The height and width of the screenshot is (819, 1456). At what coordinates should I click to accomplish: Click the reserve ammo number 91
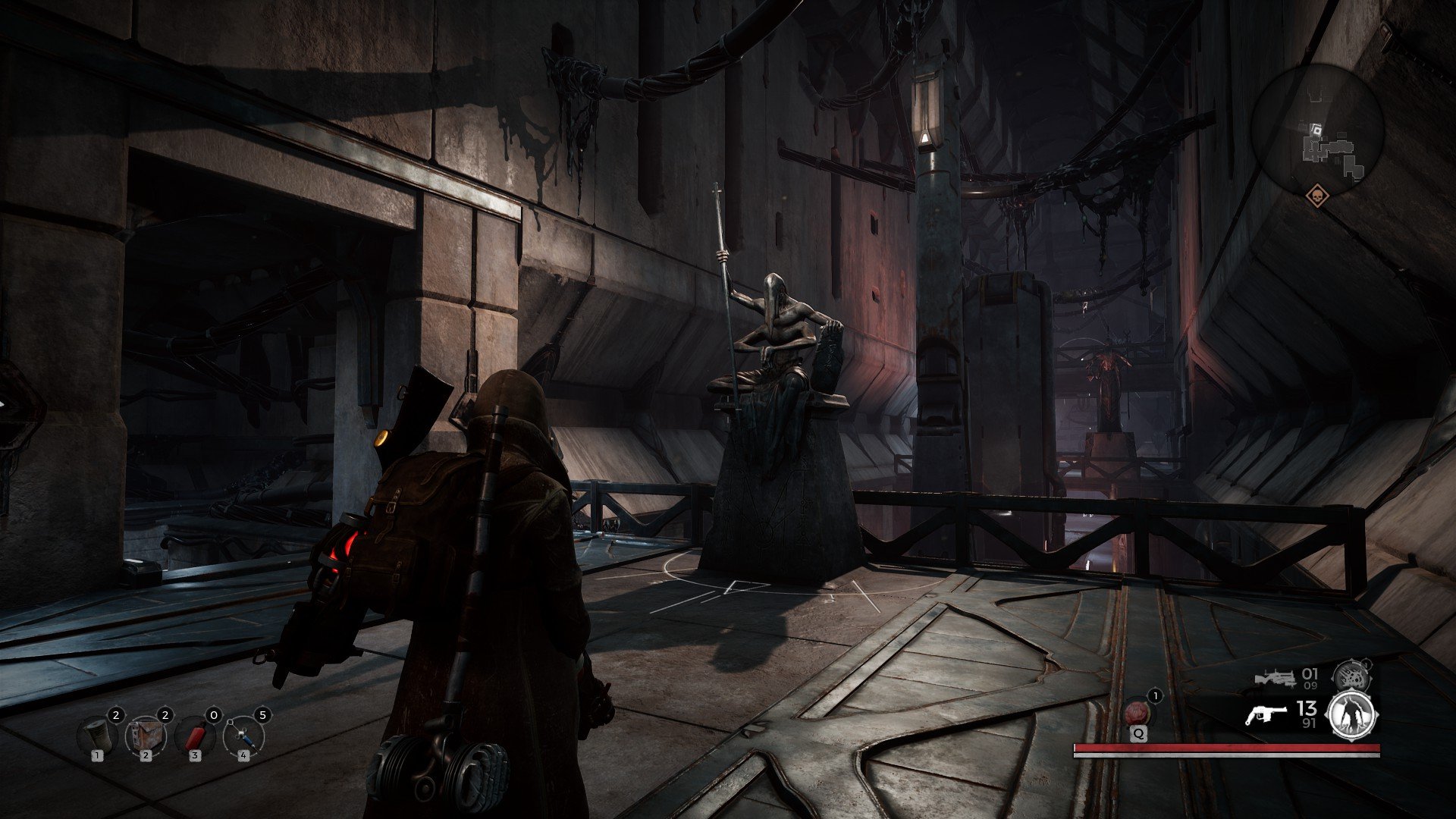[x=1310, y=723]
